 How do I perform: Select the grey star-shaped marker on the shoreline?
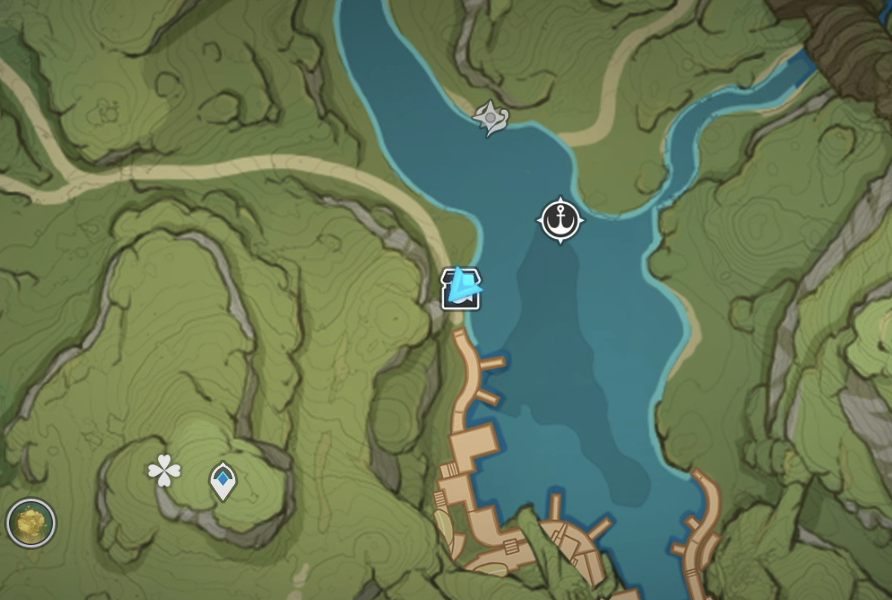(x=490, y=118)
